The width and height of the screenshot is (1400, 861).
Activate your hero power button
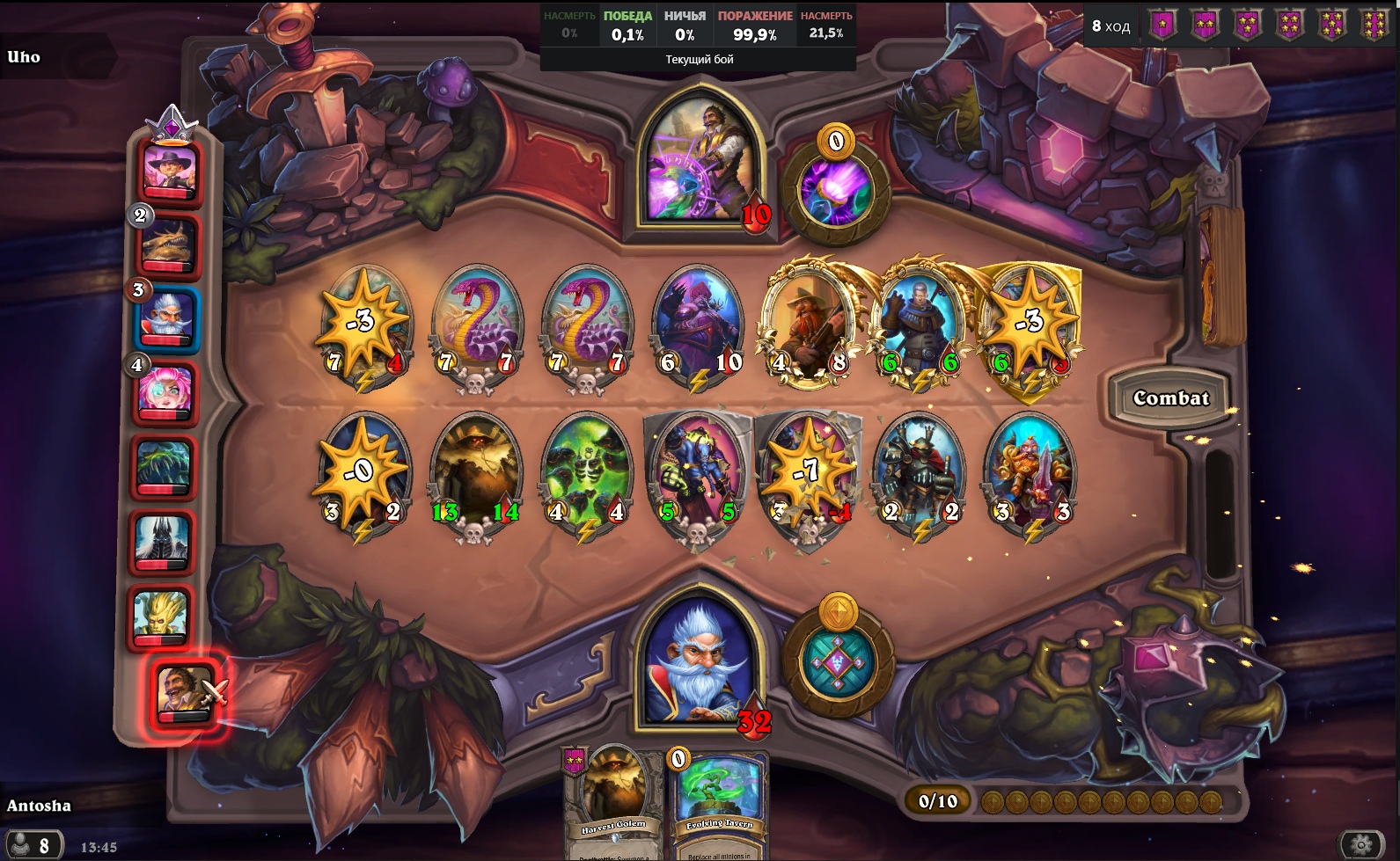pyautogui.click(x=838, y=660)
